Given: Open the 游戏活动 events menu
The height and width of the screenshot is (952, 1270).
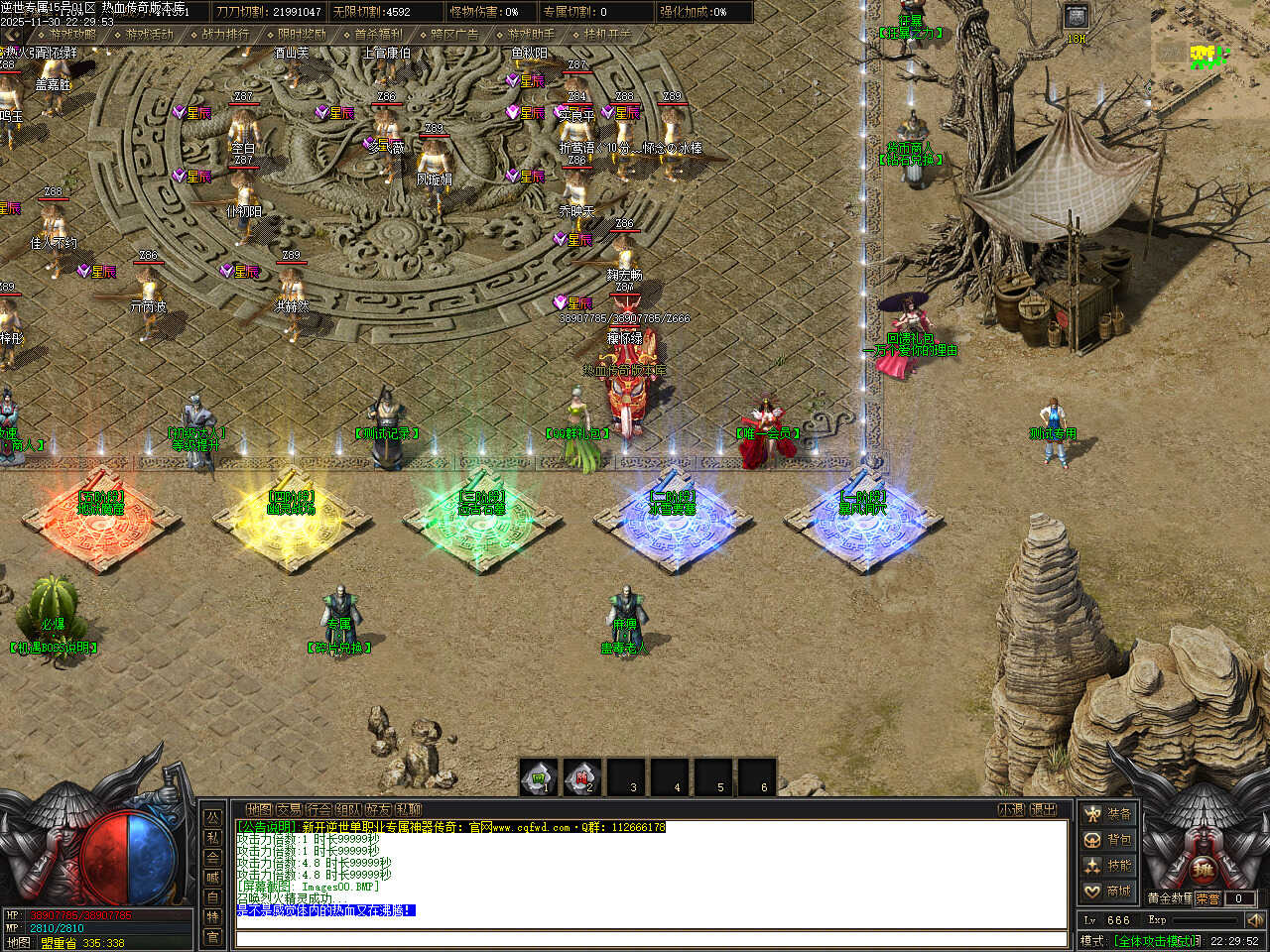Looking at the screenshot, I should [149, 35].
